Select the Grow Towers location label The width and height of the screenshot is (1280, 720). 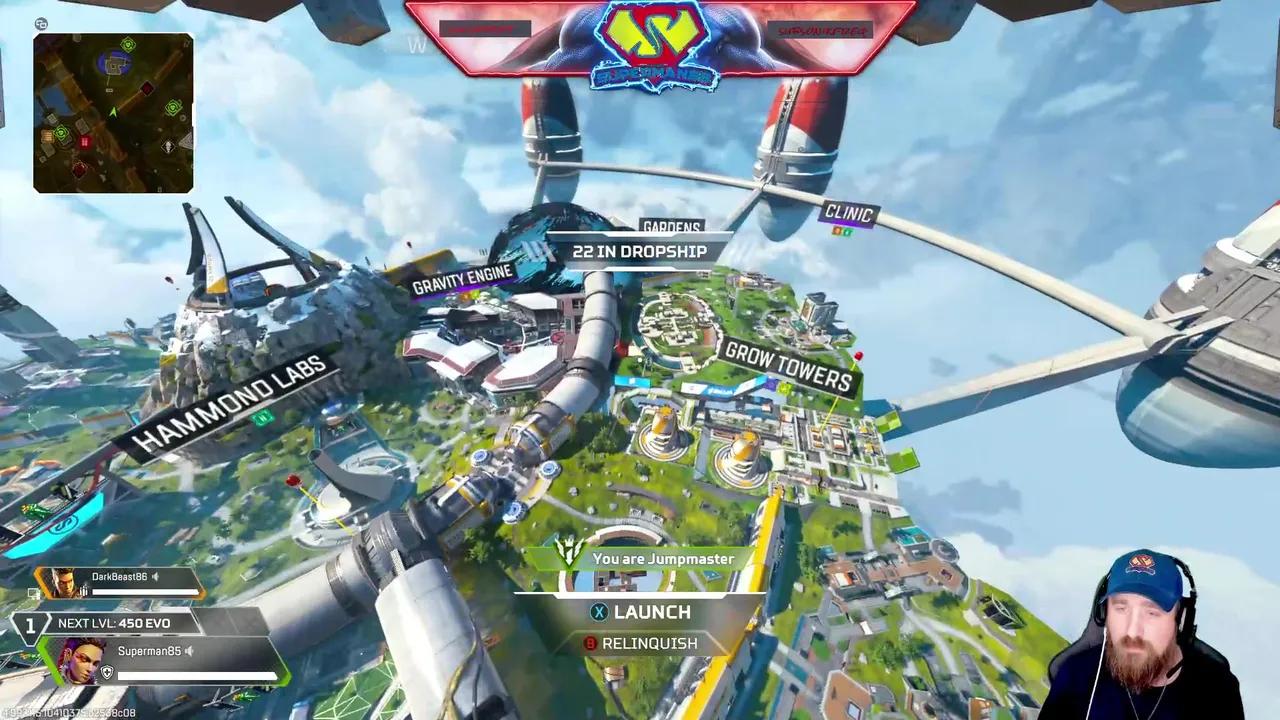(789, 366)
